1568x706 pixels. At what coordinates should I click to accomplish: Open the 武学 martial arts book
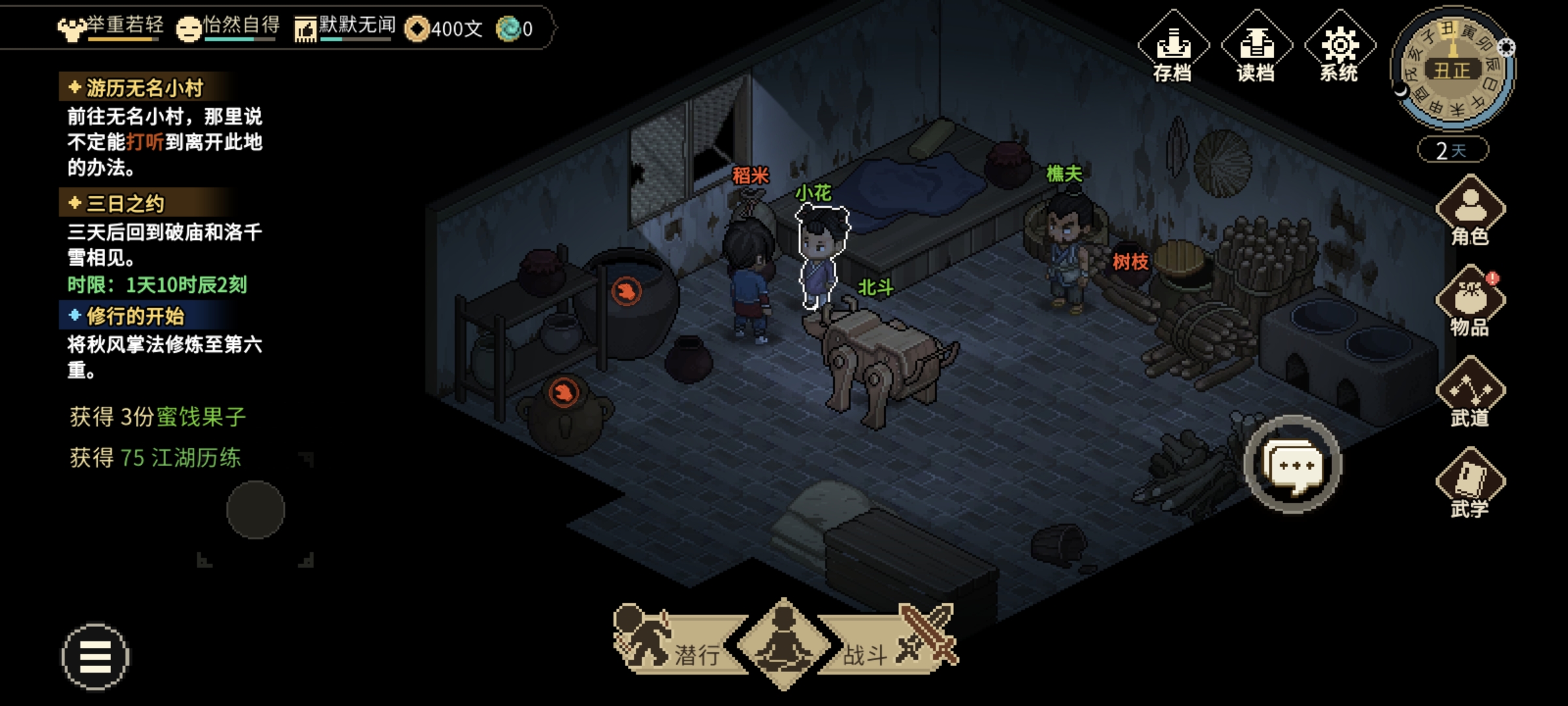pos(1470,484)
